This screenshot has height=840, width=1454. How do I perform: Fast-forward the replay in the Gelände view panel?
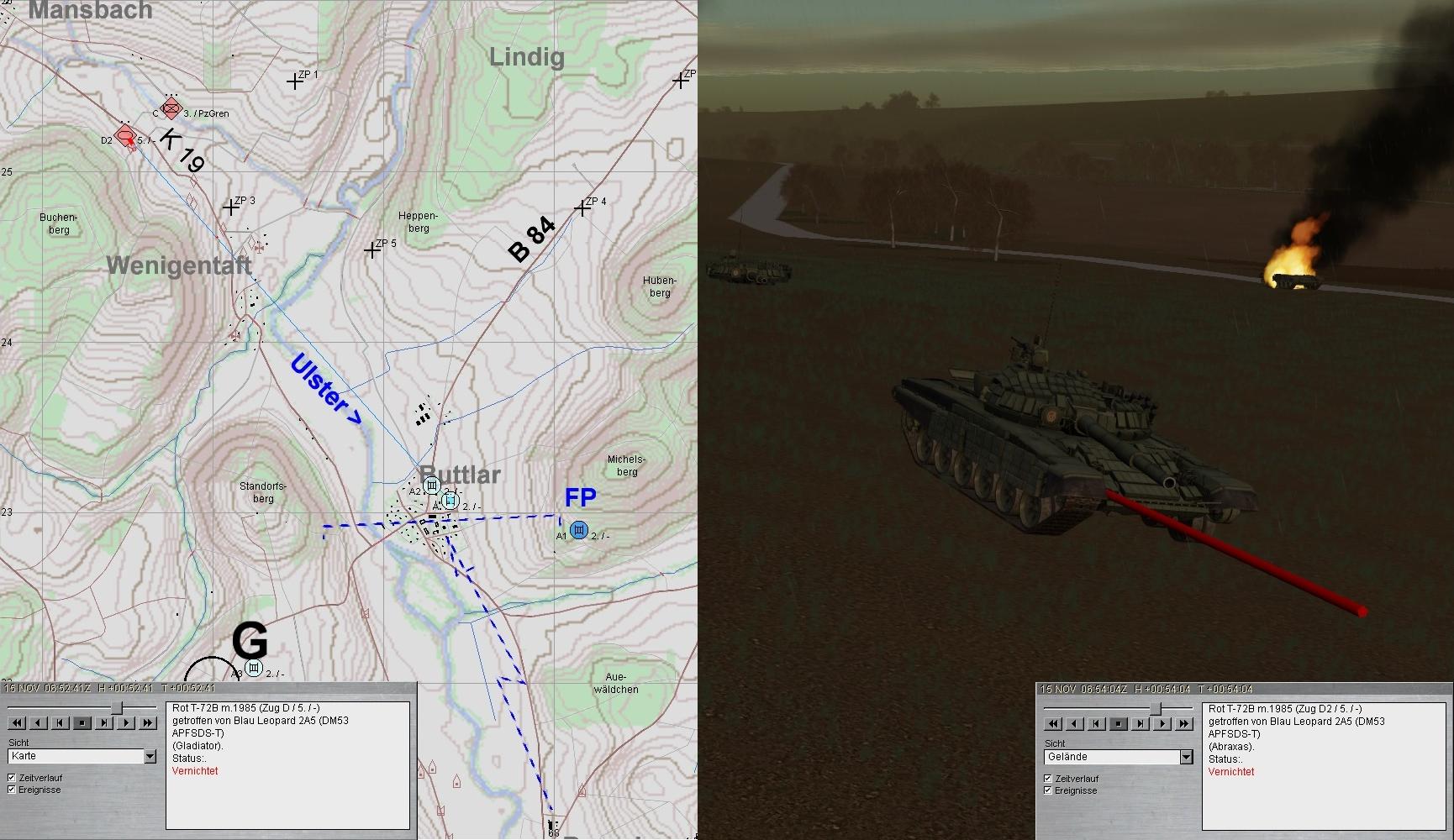pos(1184,723)
